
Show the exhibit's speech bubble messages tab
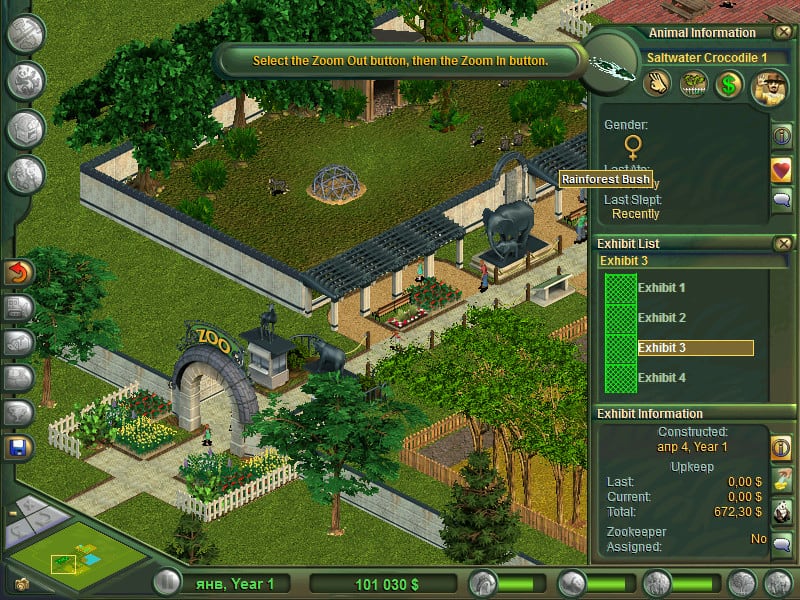[781, 543]
